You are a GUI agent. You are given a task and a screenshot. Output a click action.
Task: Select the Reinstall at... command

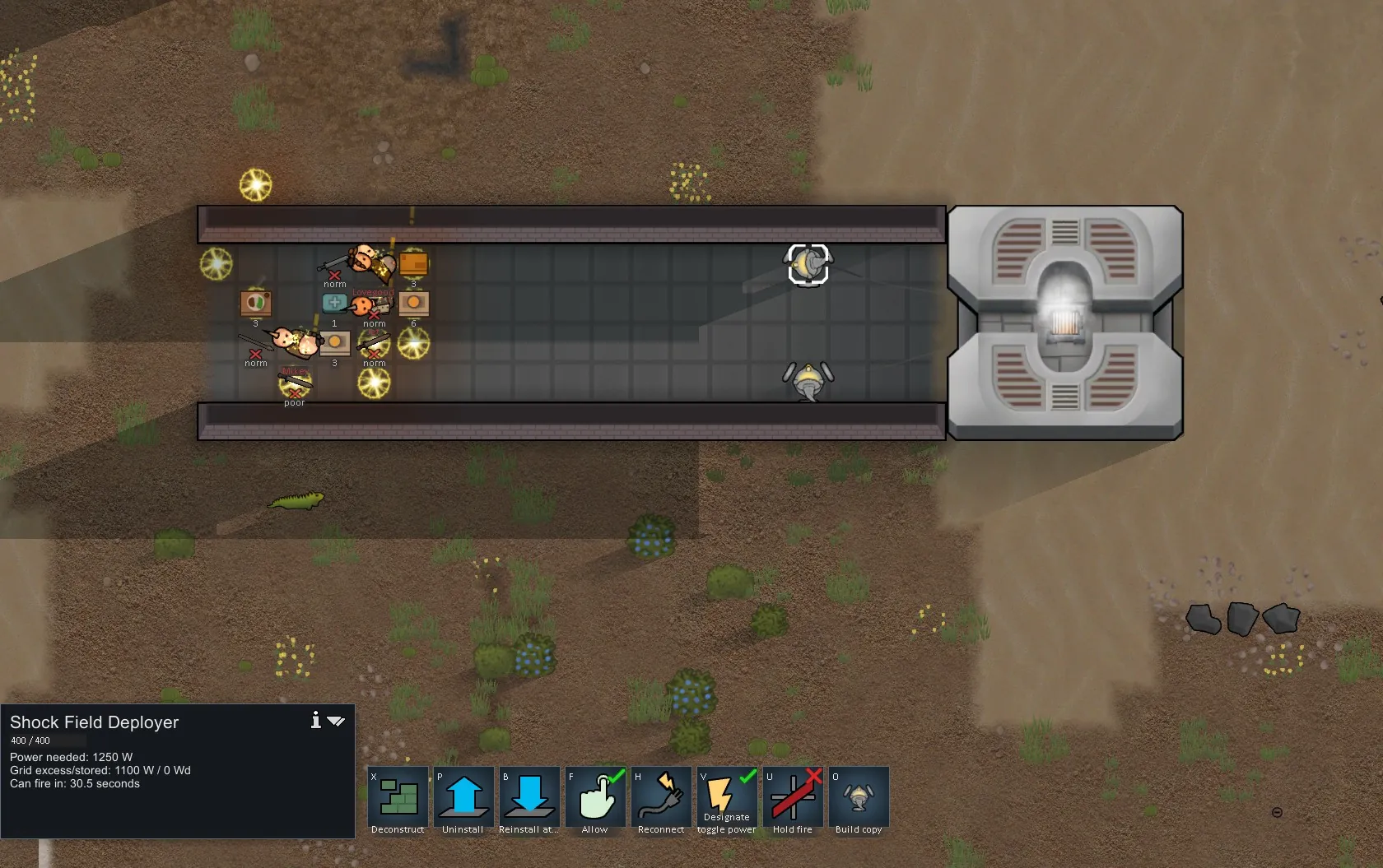(529, 796)
